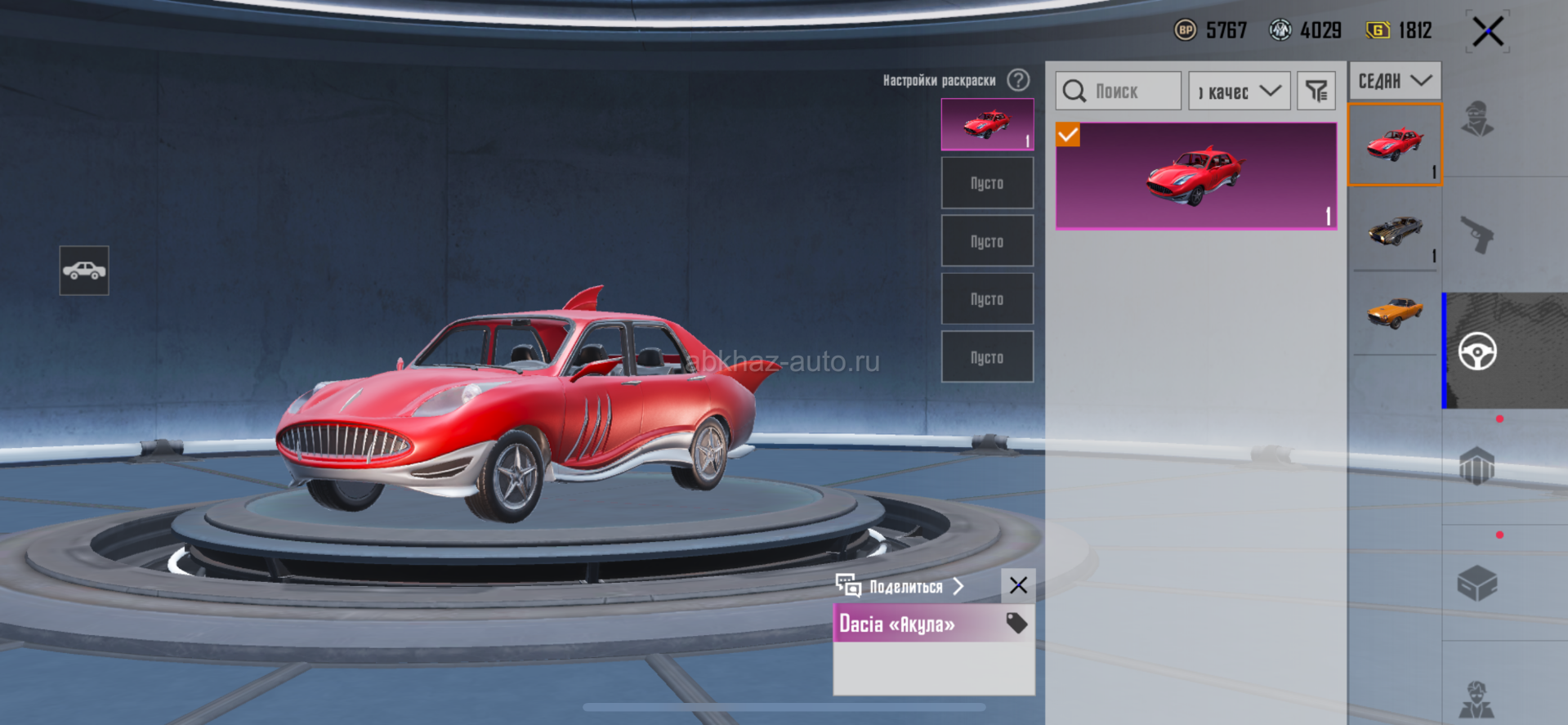Open the box crate category
1568x725 pixels.
pos(1477,583)
